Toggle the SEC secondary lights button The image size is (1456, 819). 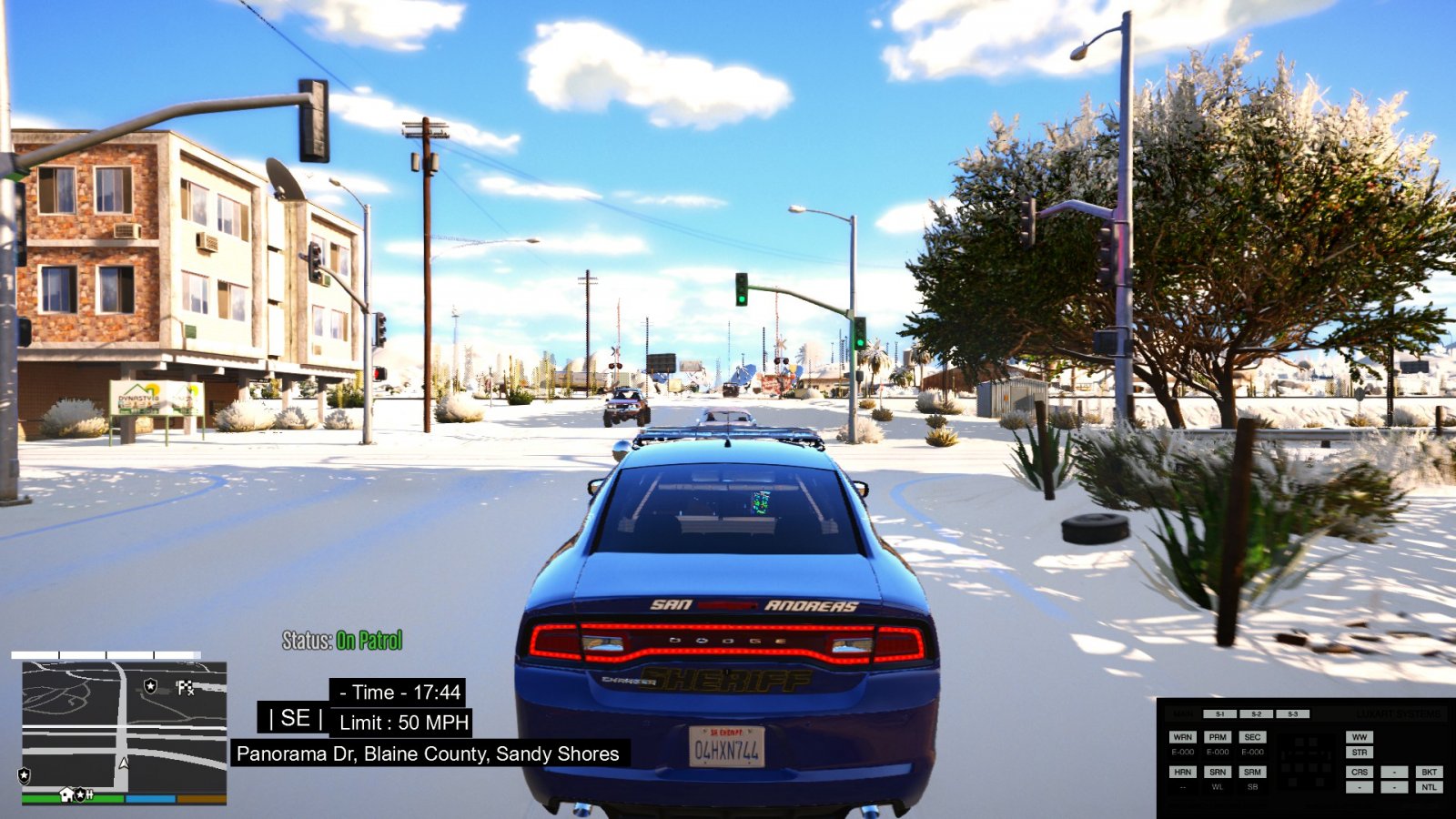tap(1252, 737)
